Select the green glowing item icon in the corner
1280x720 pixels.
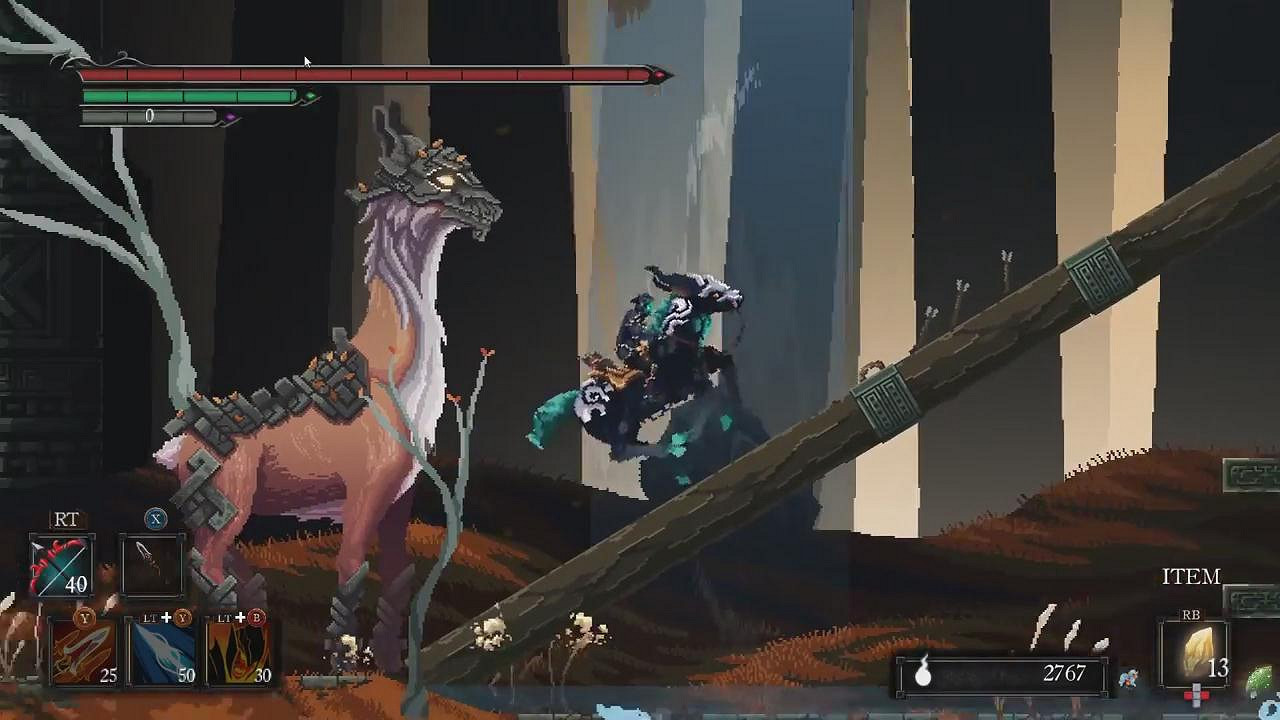(x=1263, y=674)
